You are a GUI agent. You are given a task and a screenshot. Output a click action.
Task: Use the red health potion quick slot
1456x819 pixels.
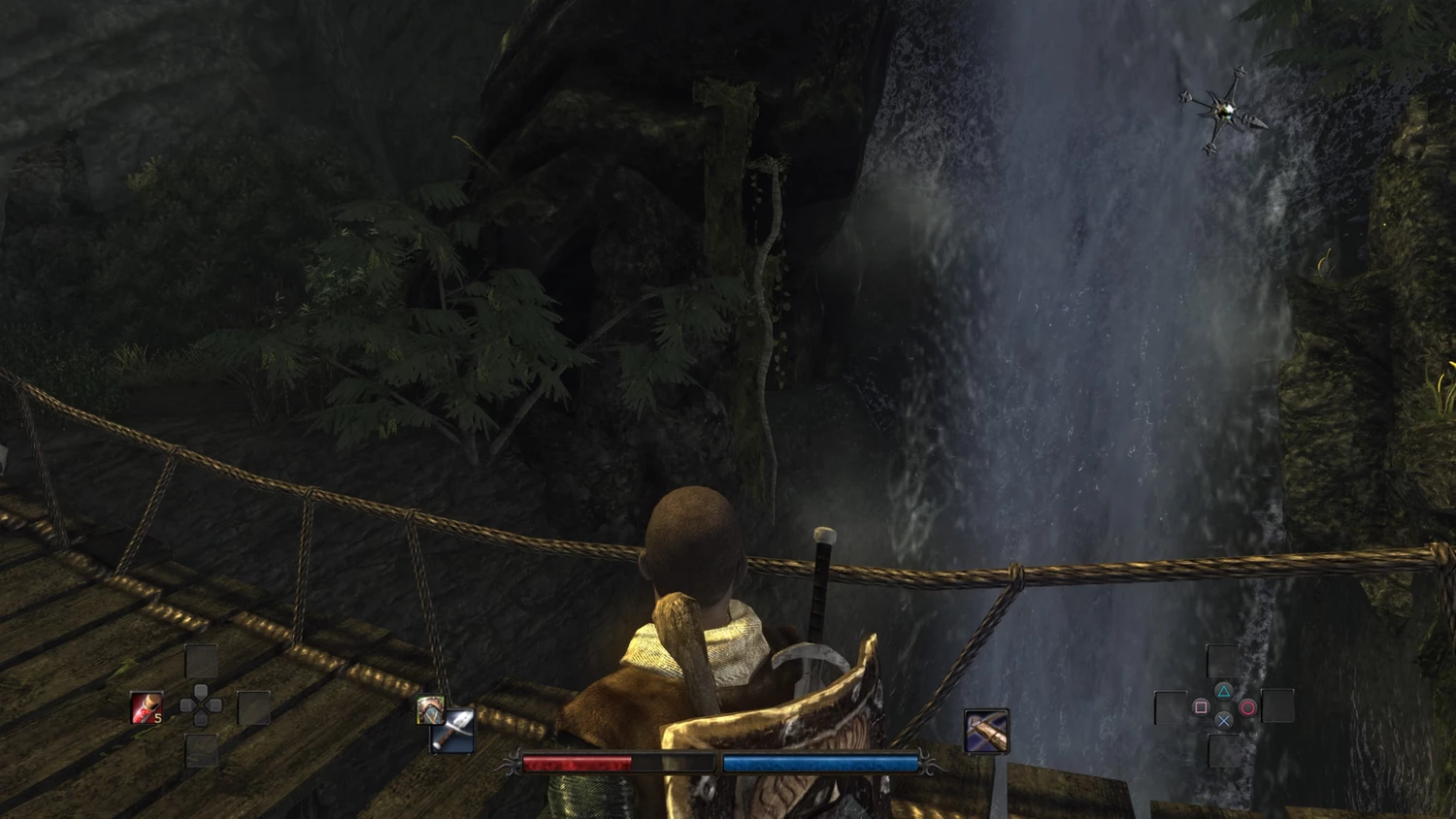[x=147, y=707]
